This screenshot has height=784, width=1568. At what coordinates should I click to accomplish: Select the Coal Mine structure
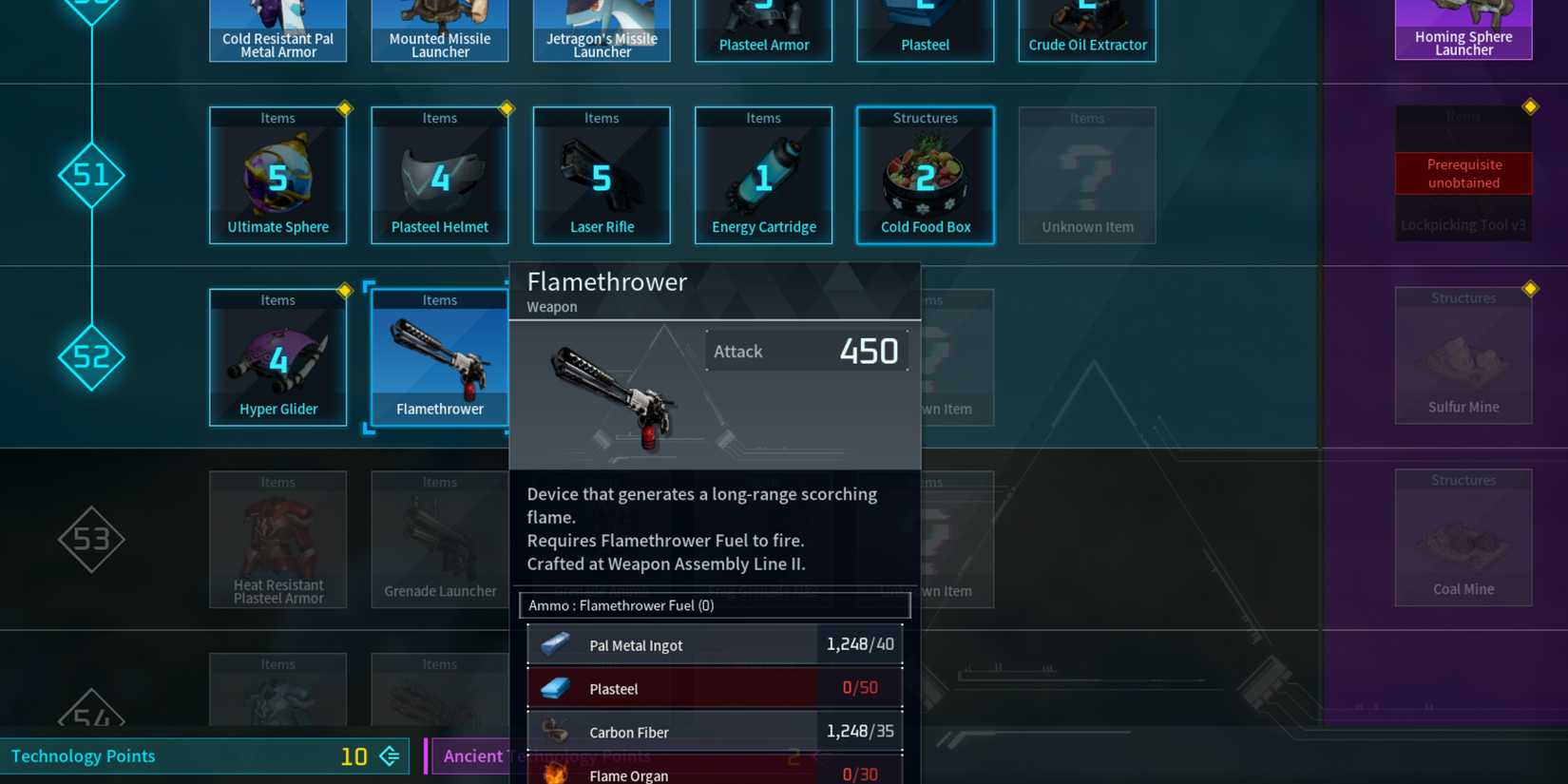(x=1463, y=537)
